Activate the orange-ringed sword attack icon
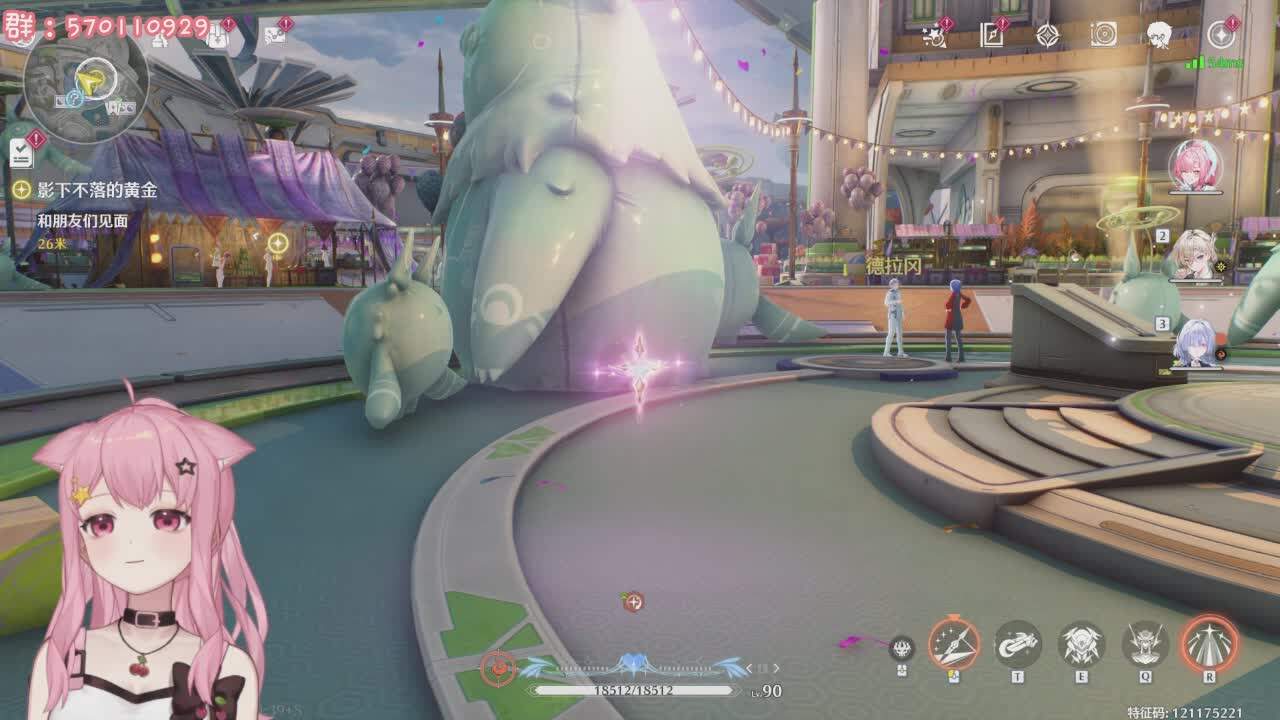The width and height of the screenshot is (1280, 720). tap(953, 643)
